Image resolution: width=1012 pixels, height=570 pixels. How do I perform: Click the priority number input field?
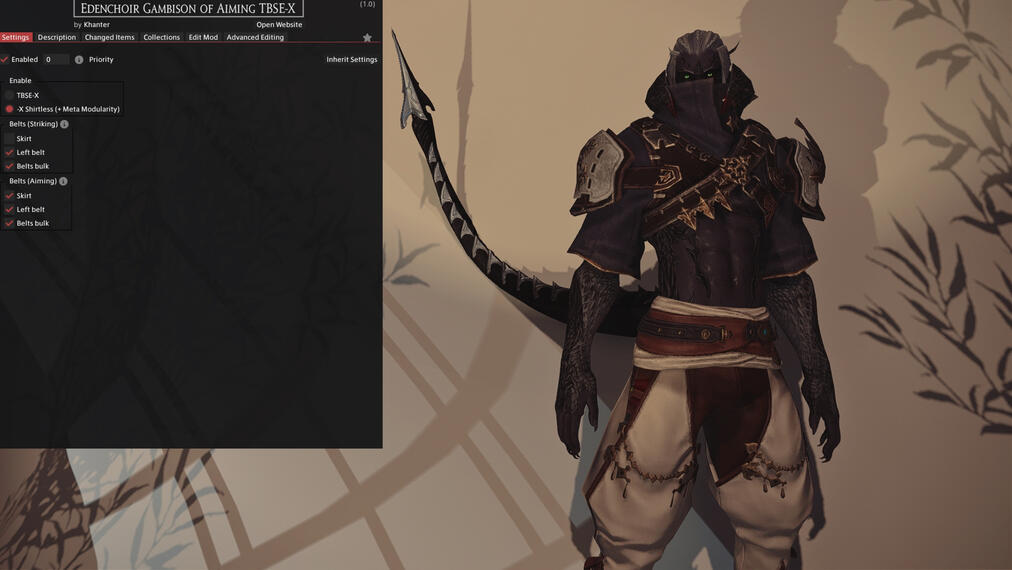[x=56, y=60]
